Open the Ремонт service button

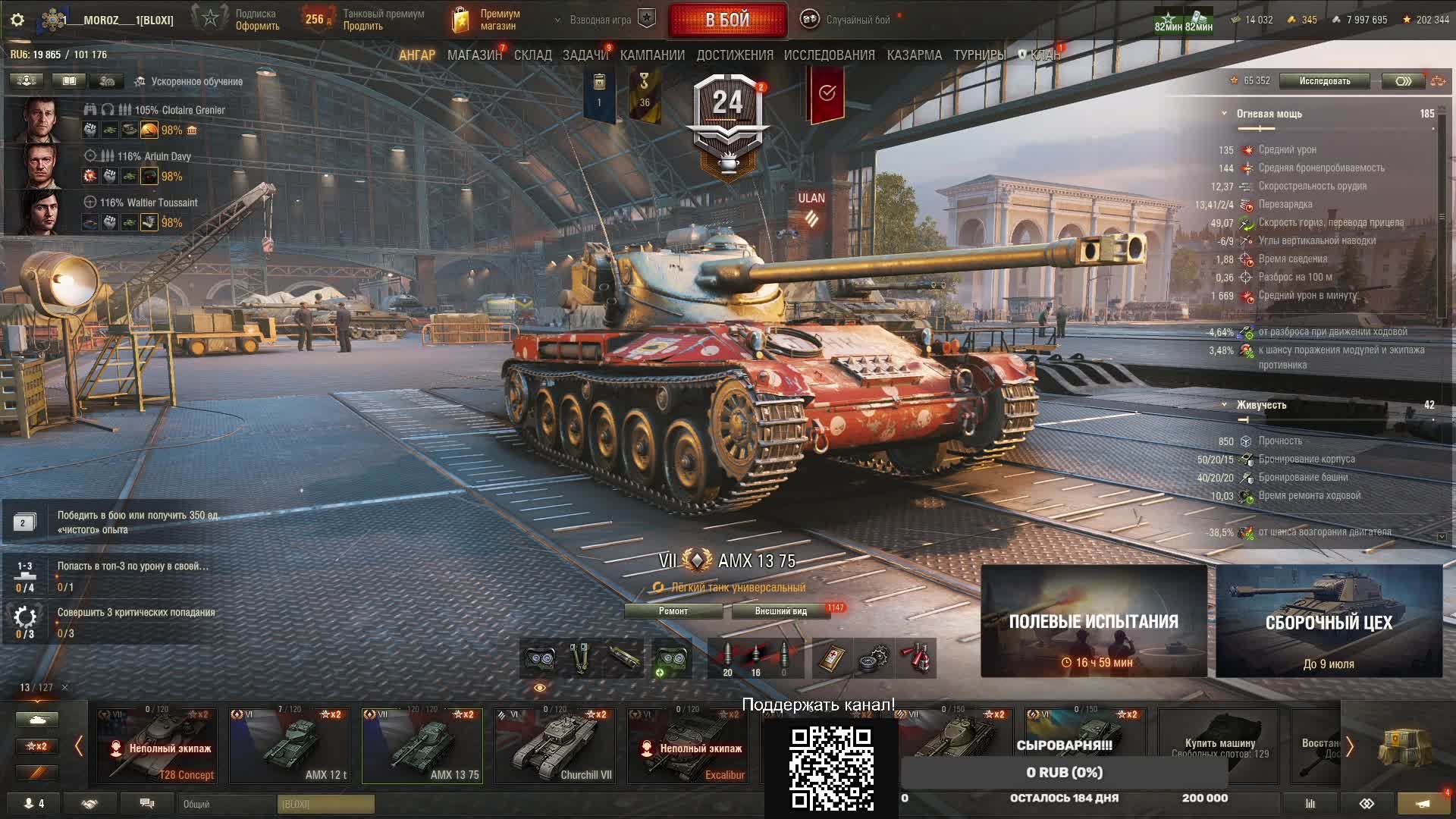pos(673,611)
